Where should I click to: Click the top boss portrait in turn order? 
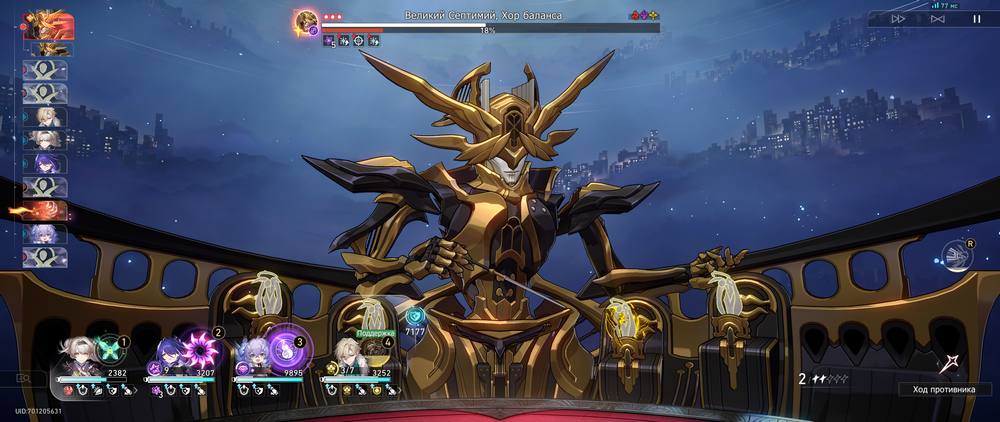pyautogui.click(x=43, y=24)
